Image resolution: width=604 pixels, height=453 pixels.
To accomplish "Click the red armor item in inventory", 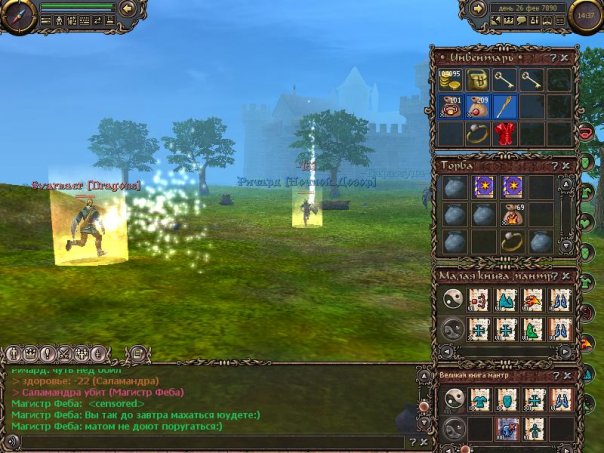I will click(x=504, y=132).
